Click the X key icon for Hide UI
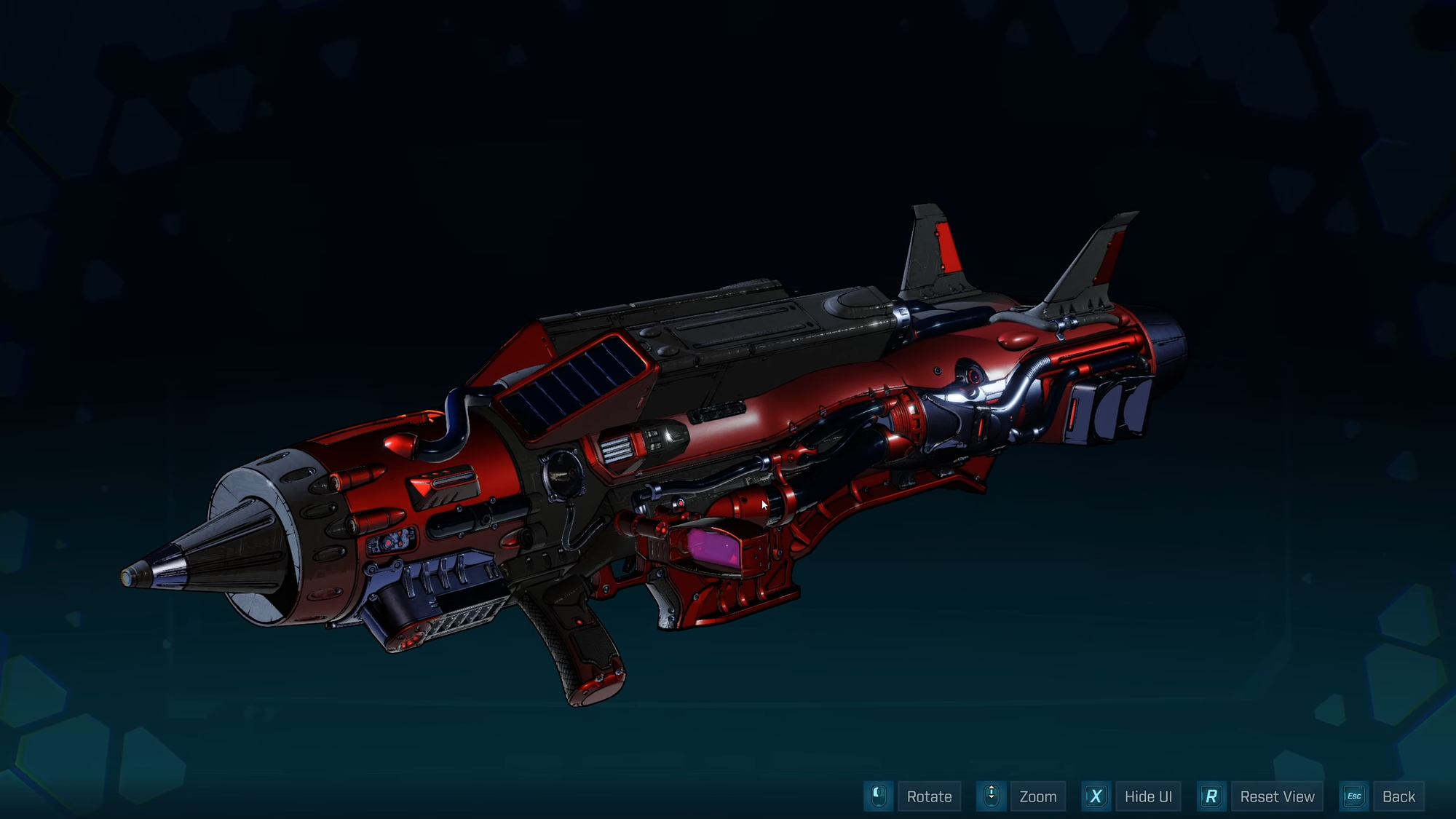Viewport: 1456px width, 819px height. pos(1096,796)
